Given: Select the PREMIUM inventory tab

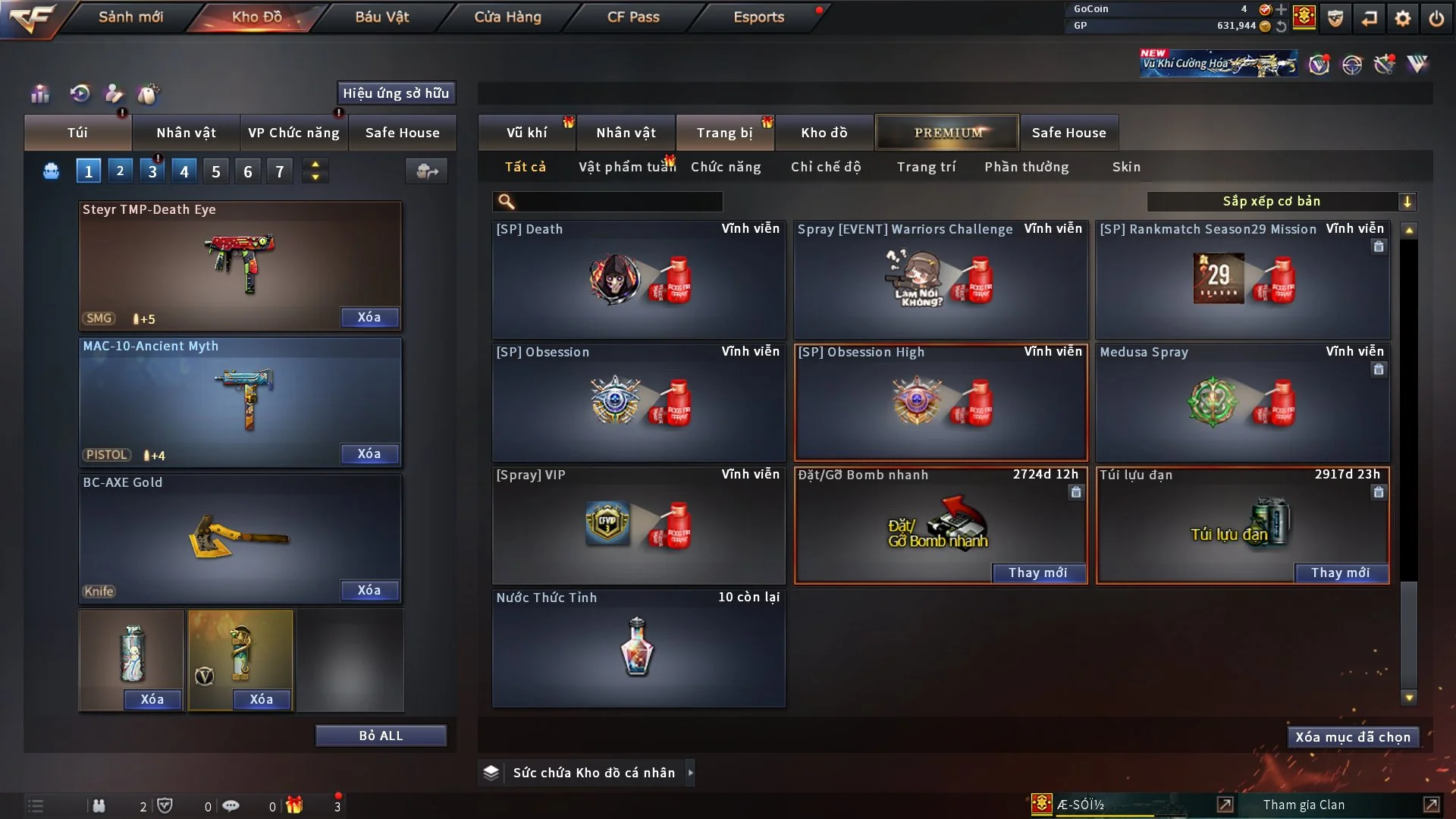Looking at the screenshot, I should click(x=947, y=133).
